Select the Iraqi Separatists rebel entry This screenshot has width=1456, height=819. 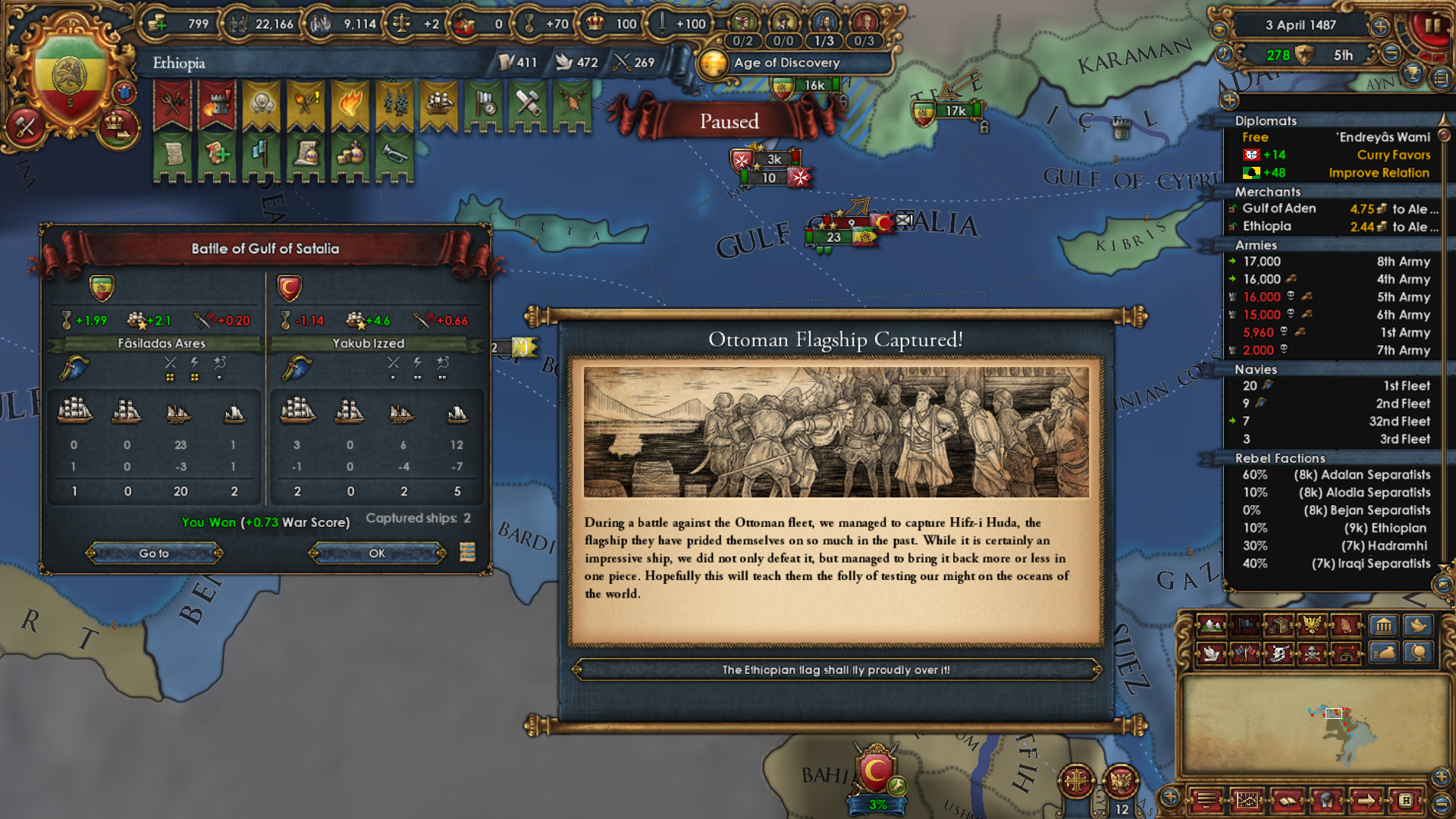tap(1335, 563)
